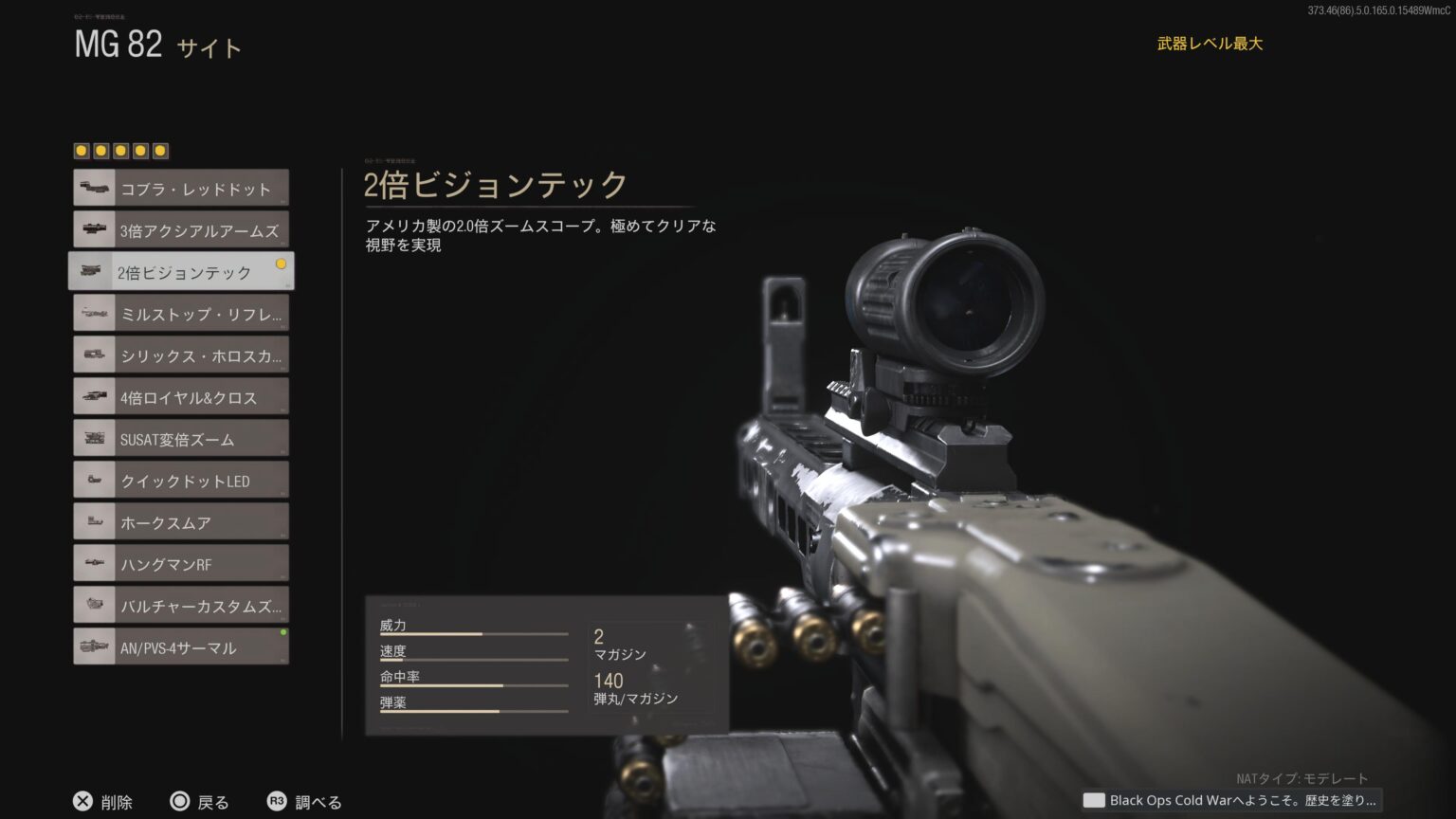1456x819 pixels.
Task: Click the シリックス・ホロスカ scope icon
Action: pos(93,354)
